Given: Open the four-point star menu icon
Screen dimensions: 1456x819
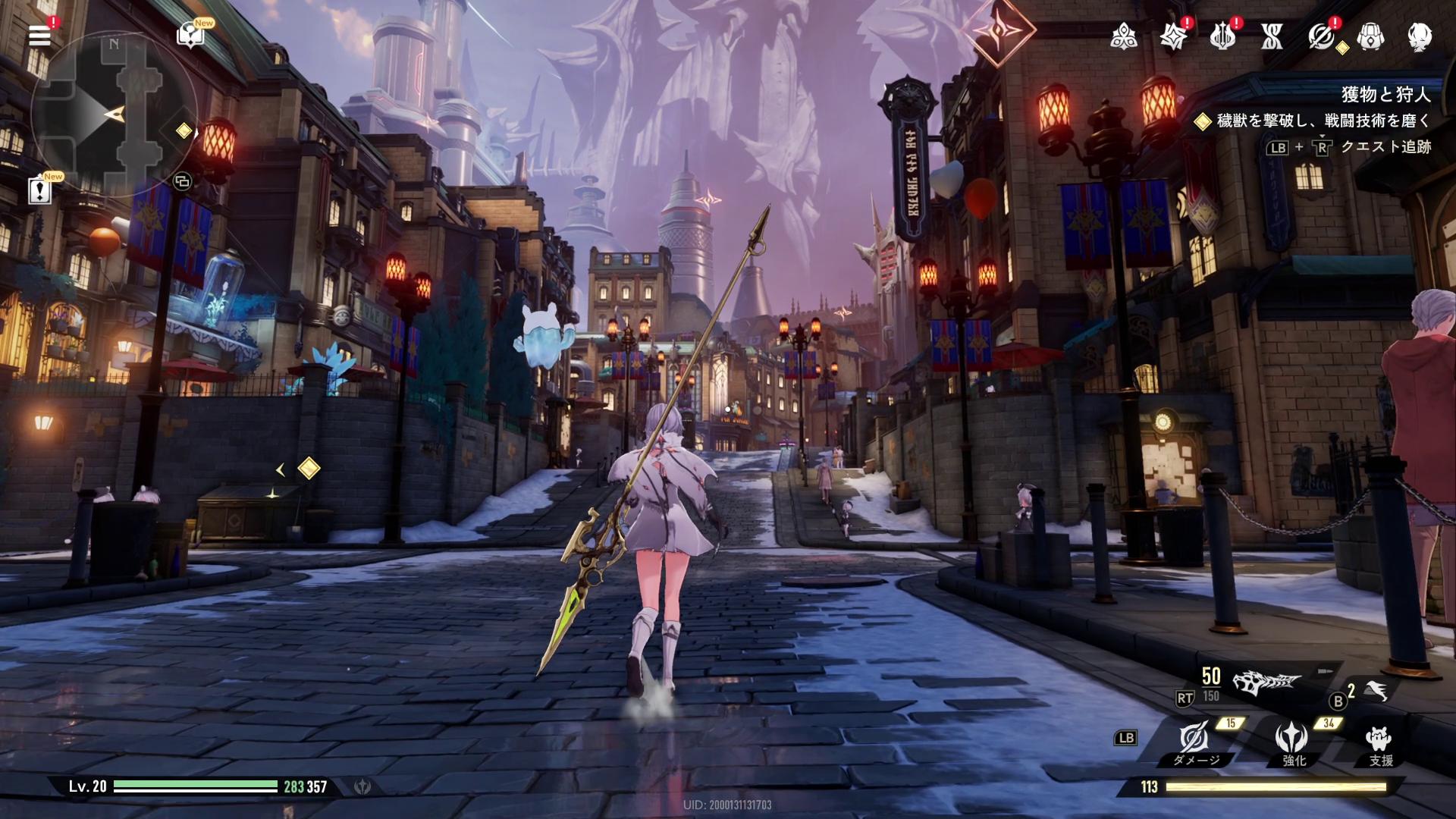Looking at the screenshot, I should point(1173,36).
